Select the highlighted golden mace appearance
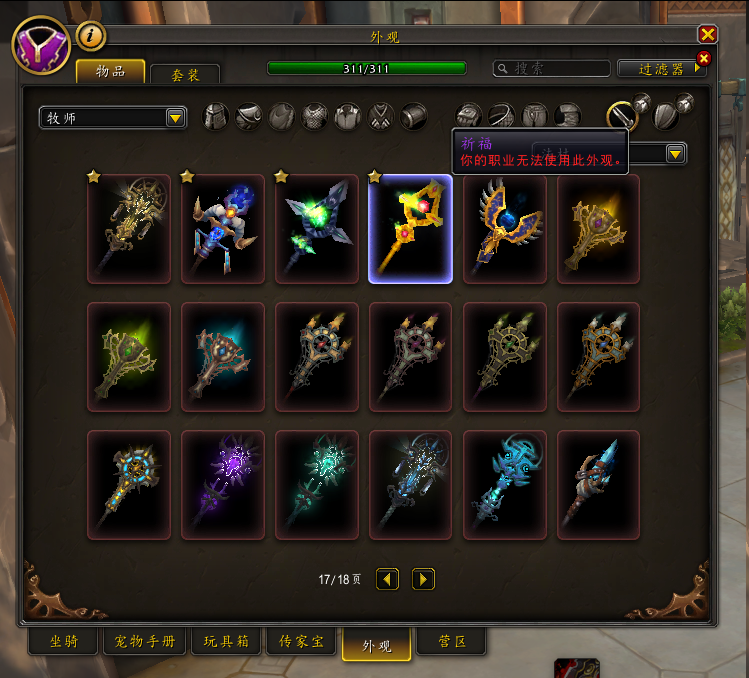 [410, 229]
